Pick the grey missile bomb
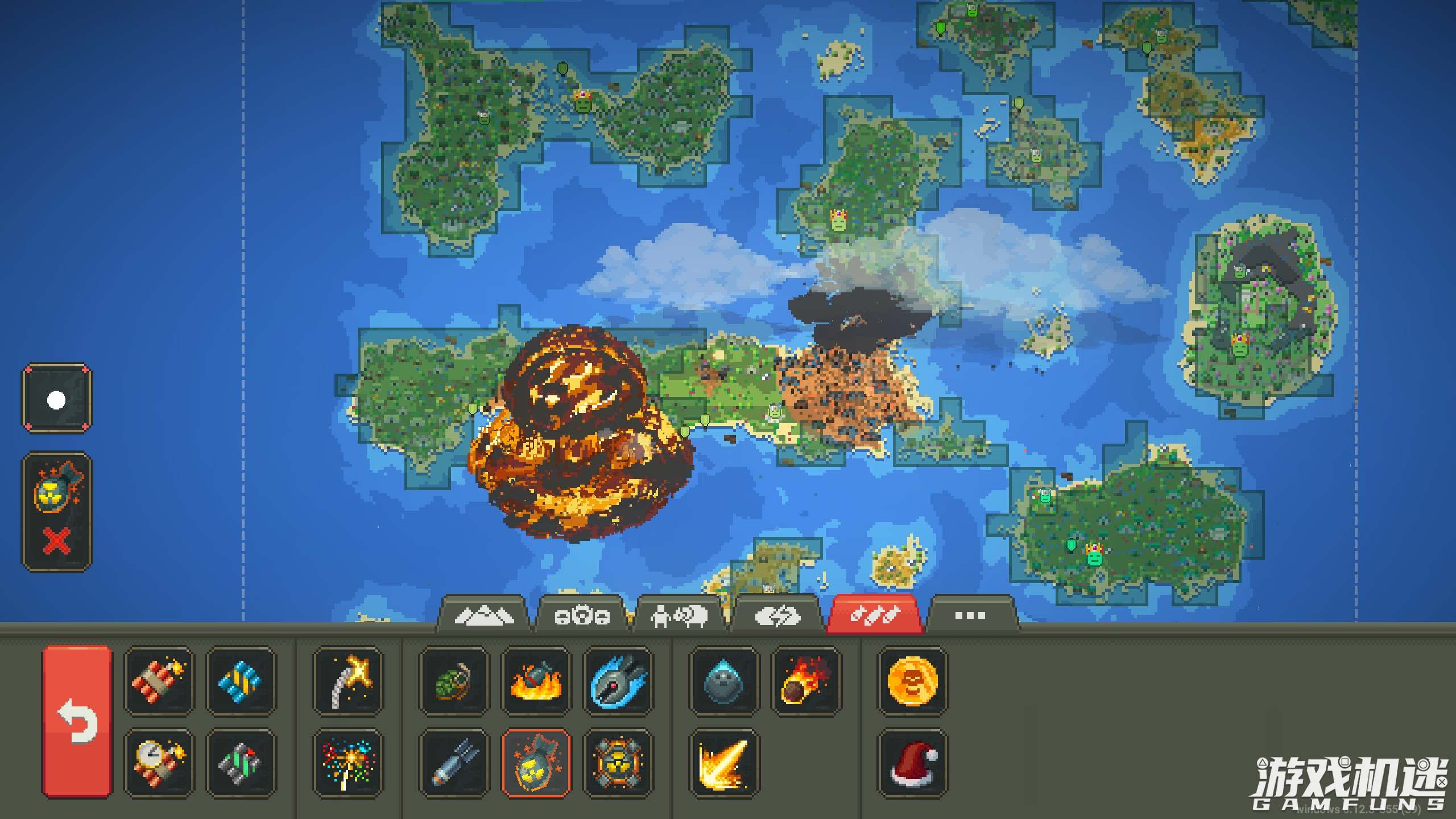 pos(454,763)
